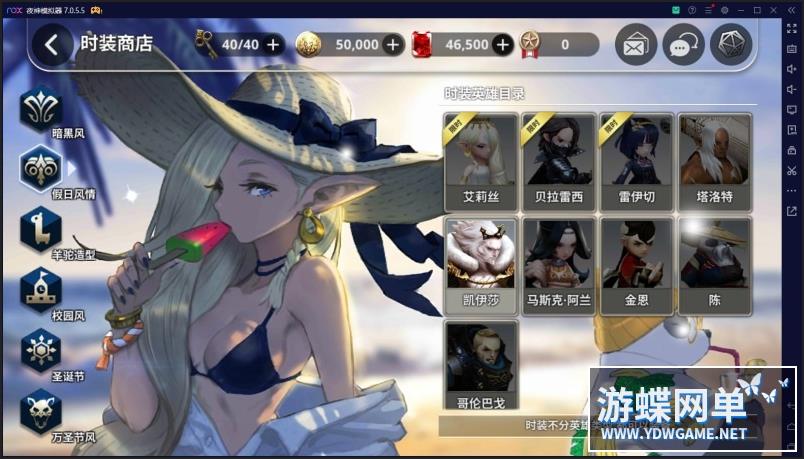Open the 万圣节风 costume category
Viewport: 804px width, 459px height.
41,411
